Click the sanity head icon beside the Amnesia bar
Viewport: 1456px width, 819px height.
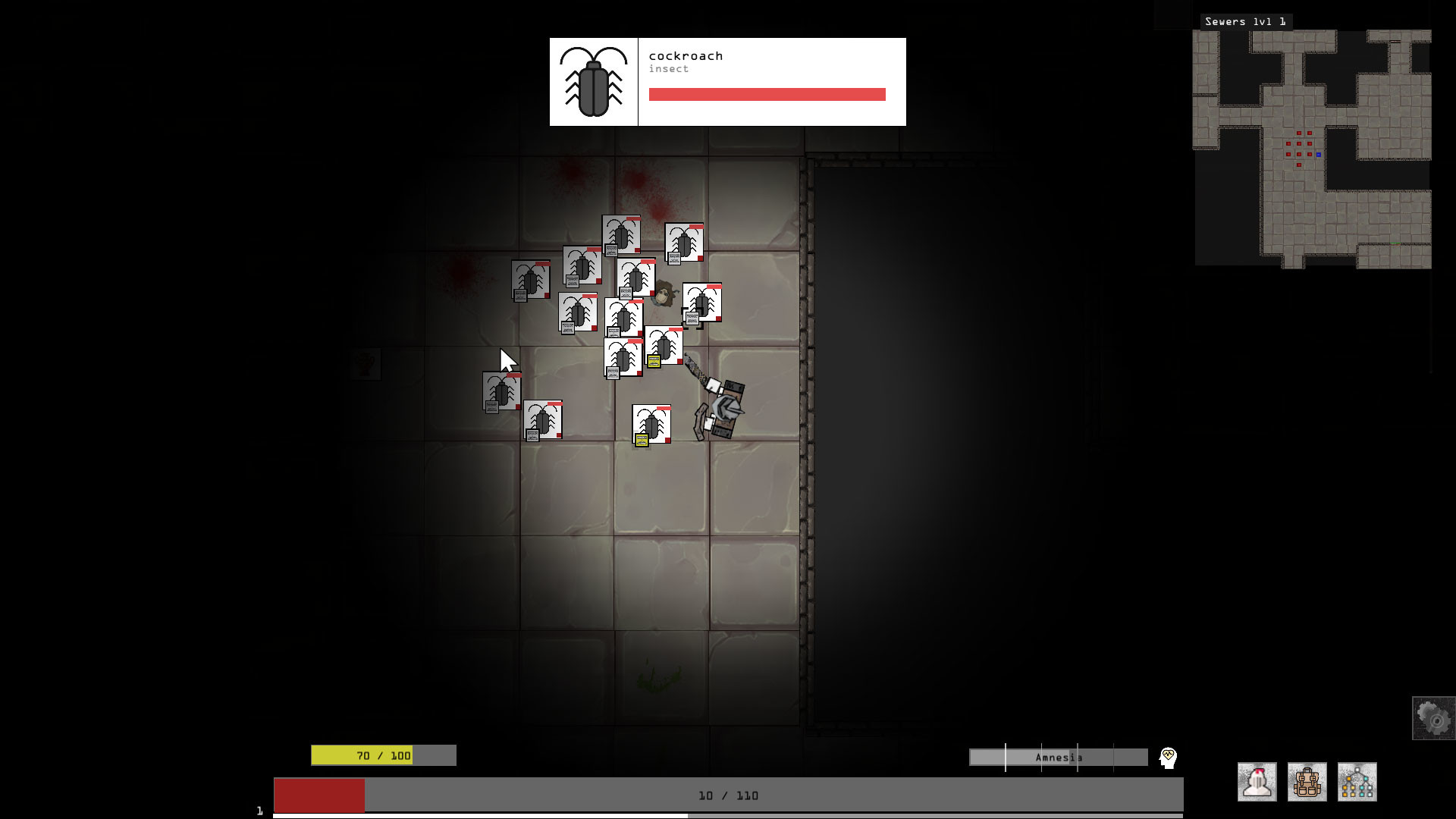pos(1168,757)
